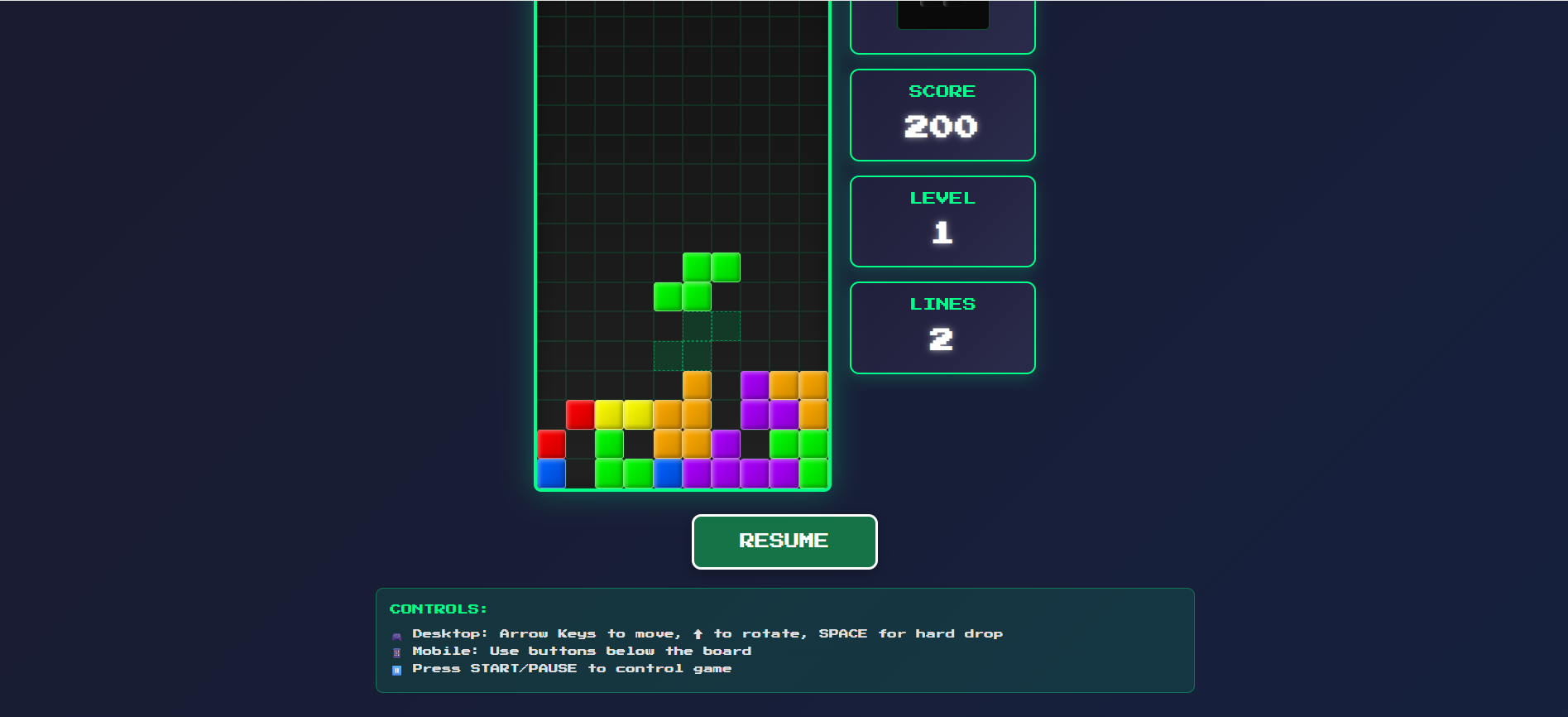Click the blue block in the bottom-left corner
This screenshot has height=717, width=1568.
tap(552, 474)
